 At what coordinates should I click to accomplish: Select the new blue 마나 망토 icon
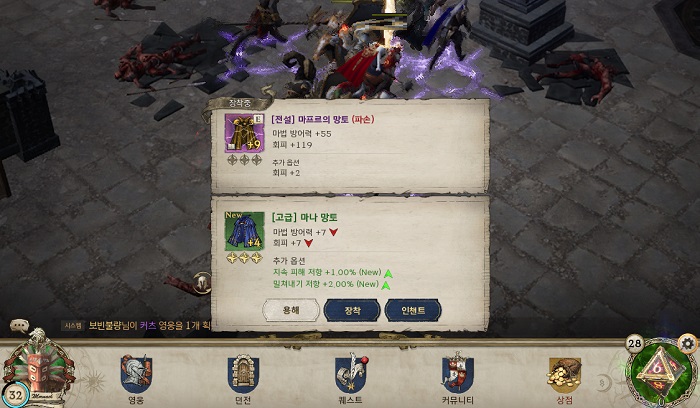(x=244, y=231)
